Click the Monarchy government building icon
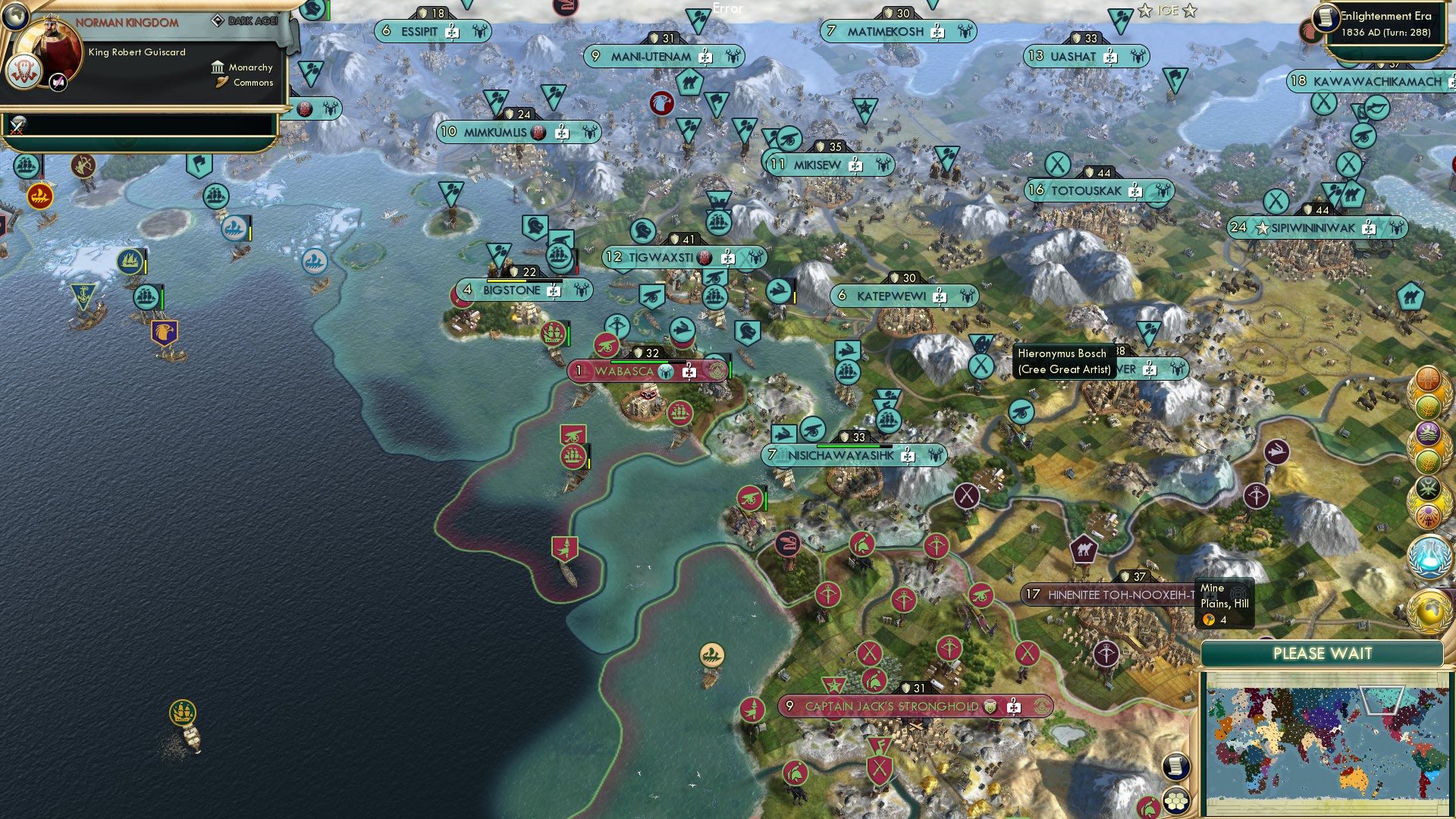This screenshot has height=819, width=1456. pyautogui.click(x=218, y=67)
